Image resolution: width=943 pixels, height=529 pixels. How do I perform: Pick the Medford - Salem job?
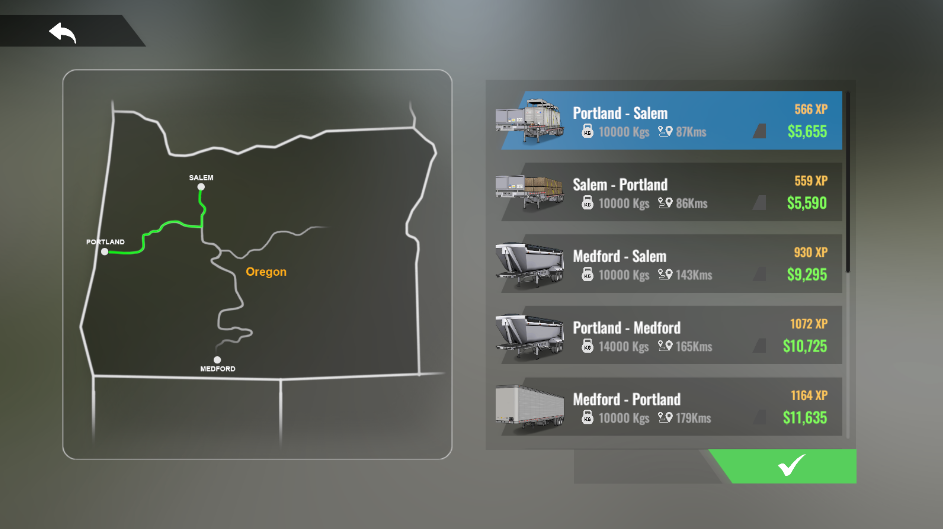click(667, 264)
